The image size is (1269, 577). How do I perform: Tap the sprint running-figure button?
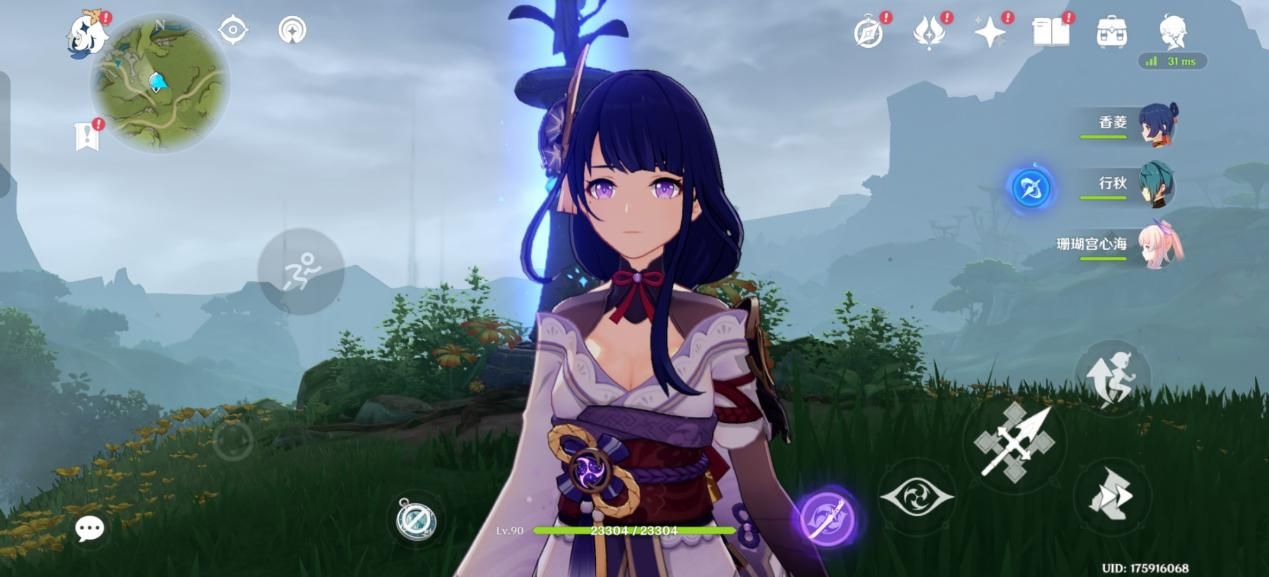click(x=300, y=271)
